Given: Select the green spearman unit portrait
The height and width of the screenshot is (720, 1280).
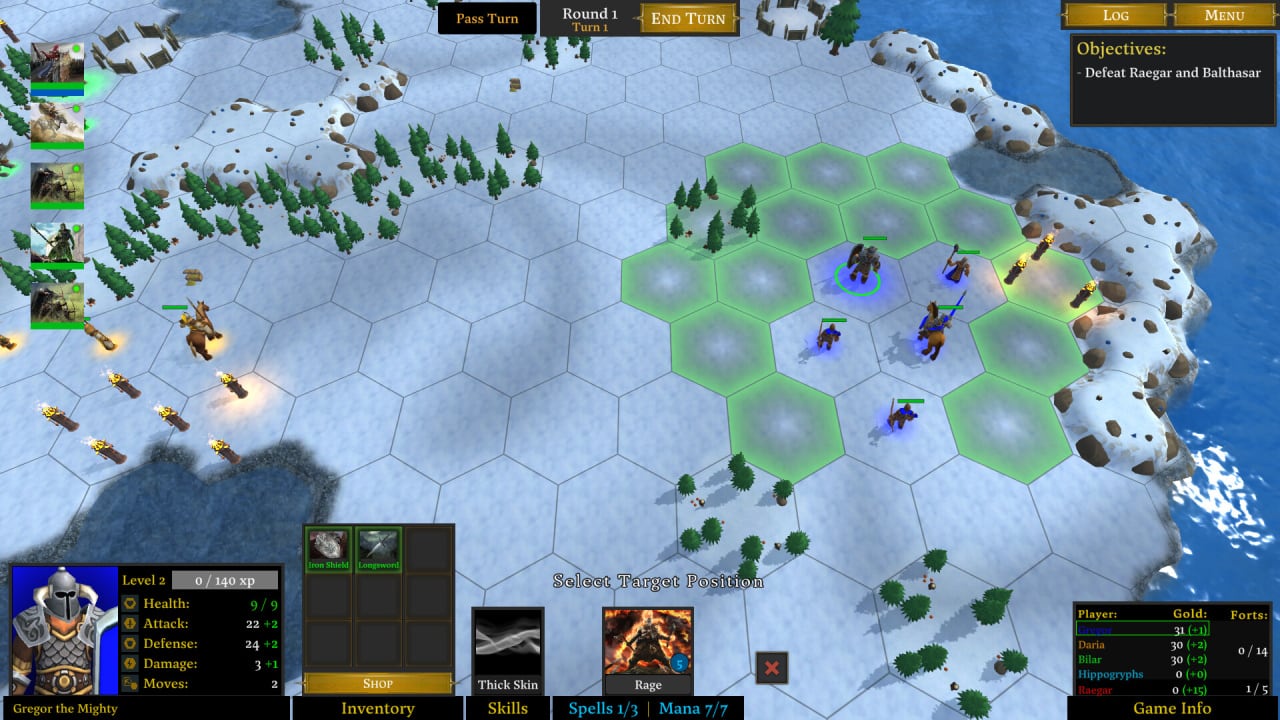Looking at the screenshot, I should (57, 244).
